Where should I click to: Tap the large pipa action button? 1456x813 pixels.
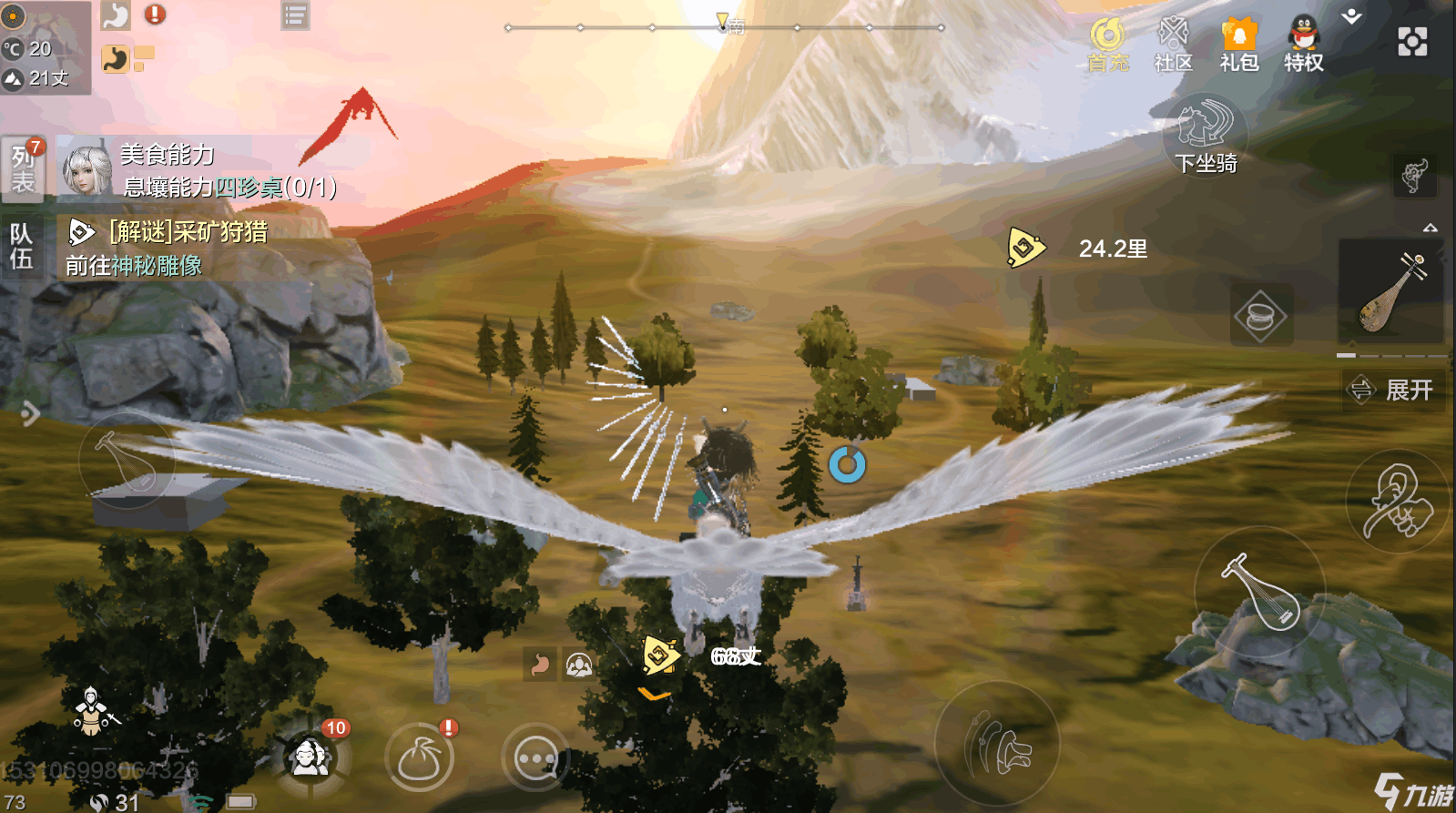1259,593
